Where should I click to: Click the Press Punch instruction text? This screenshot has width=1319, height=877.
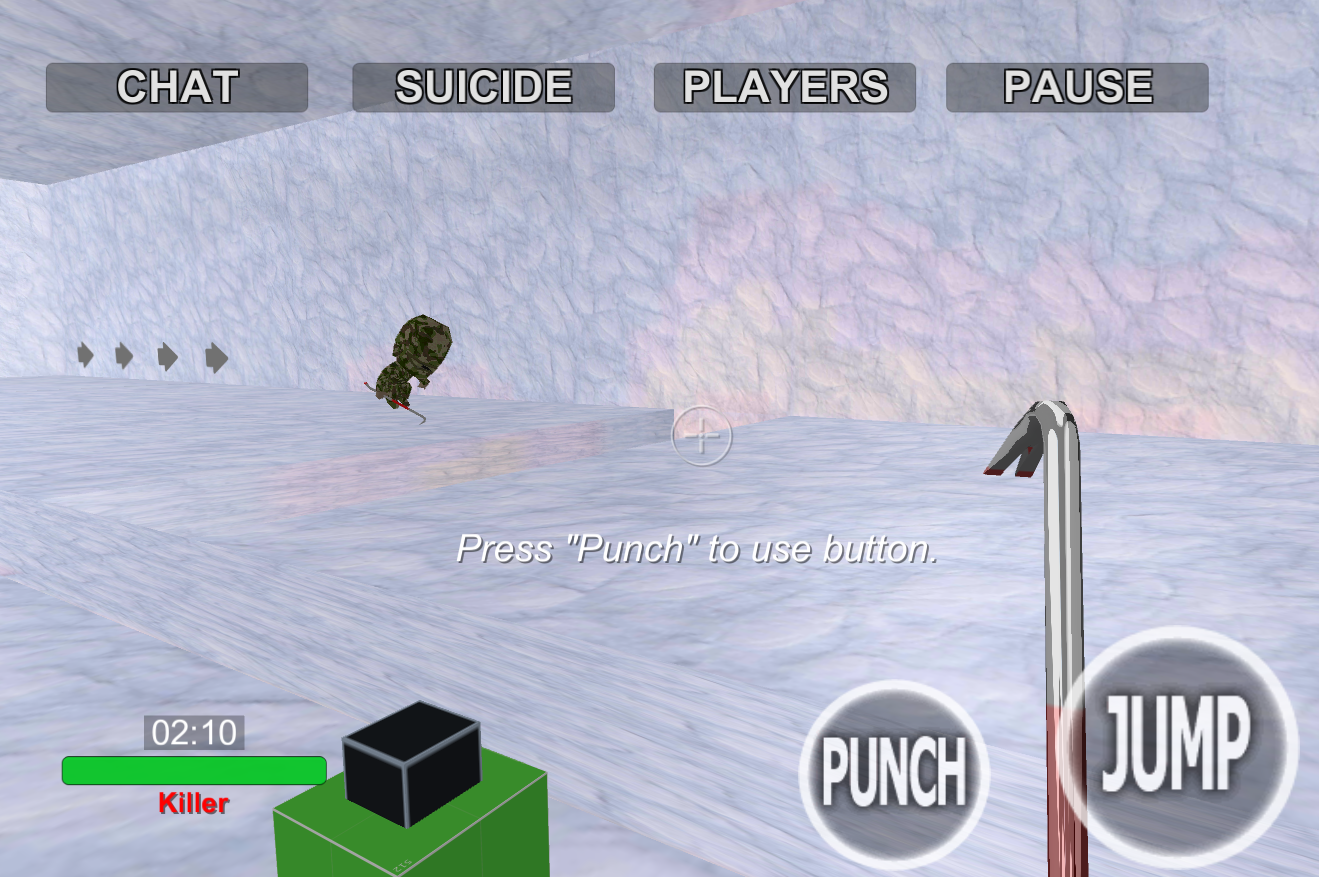(698, 549)
